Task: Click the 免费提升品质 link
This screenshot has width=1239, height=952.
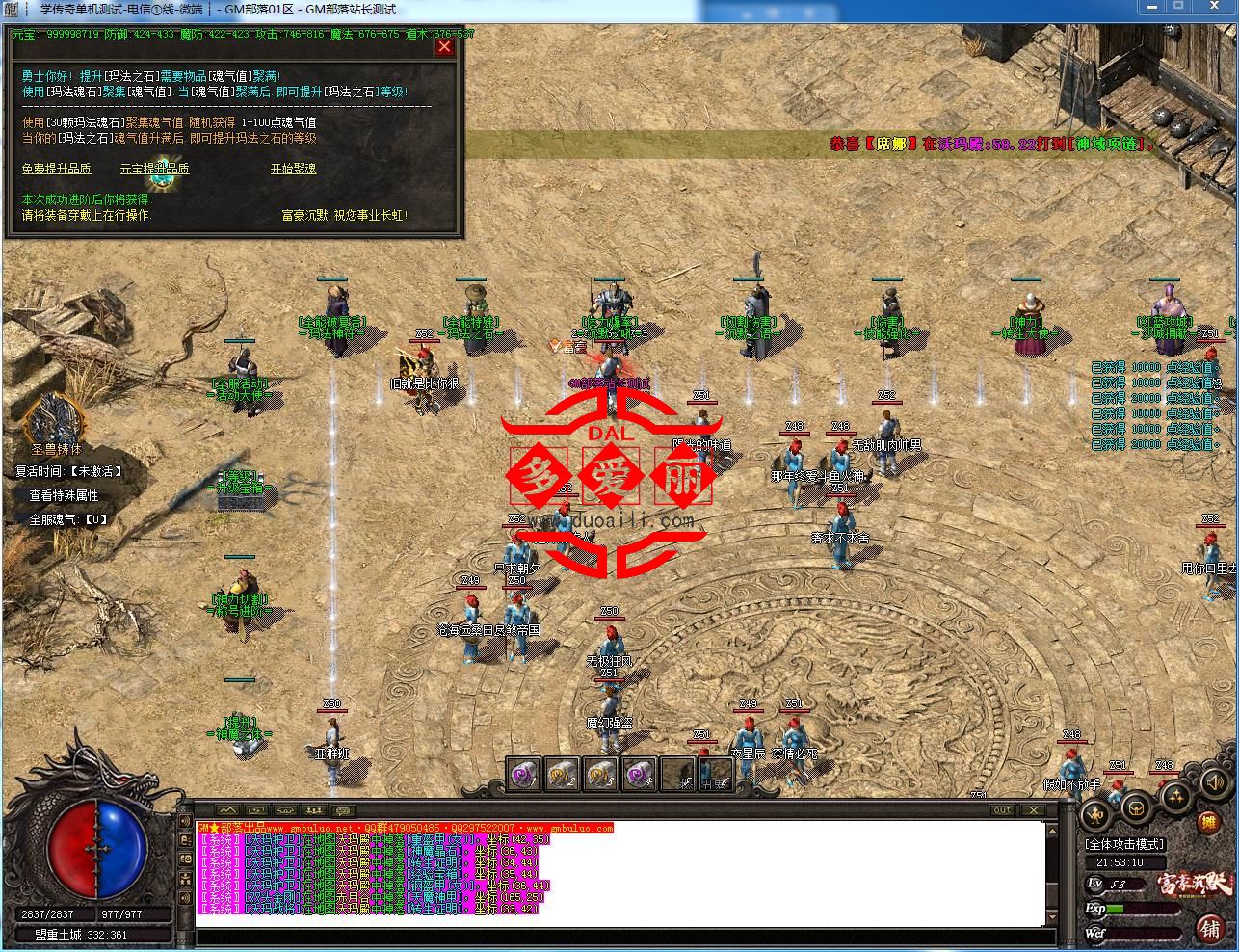Action: 58,169
